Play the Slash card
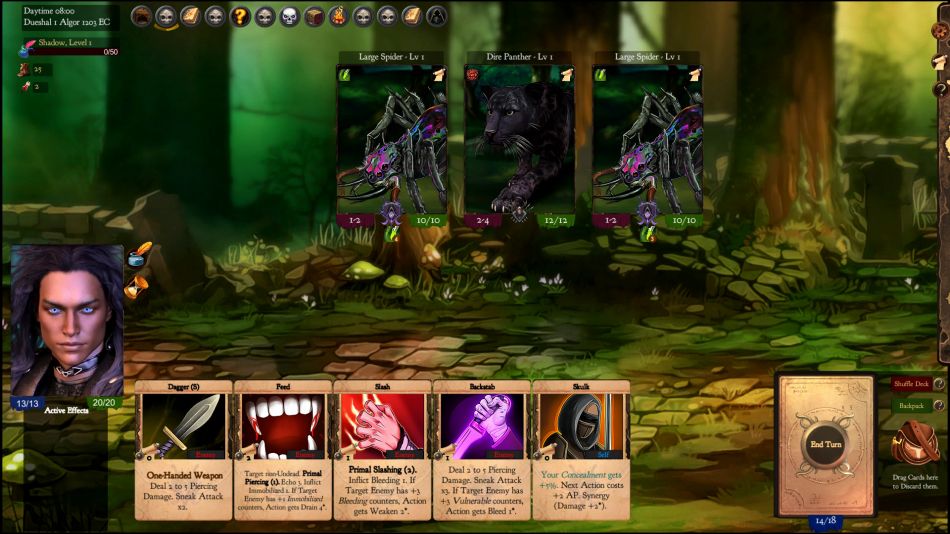The width and height of the screenshot is (950, 534). [382, 449]
